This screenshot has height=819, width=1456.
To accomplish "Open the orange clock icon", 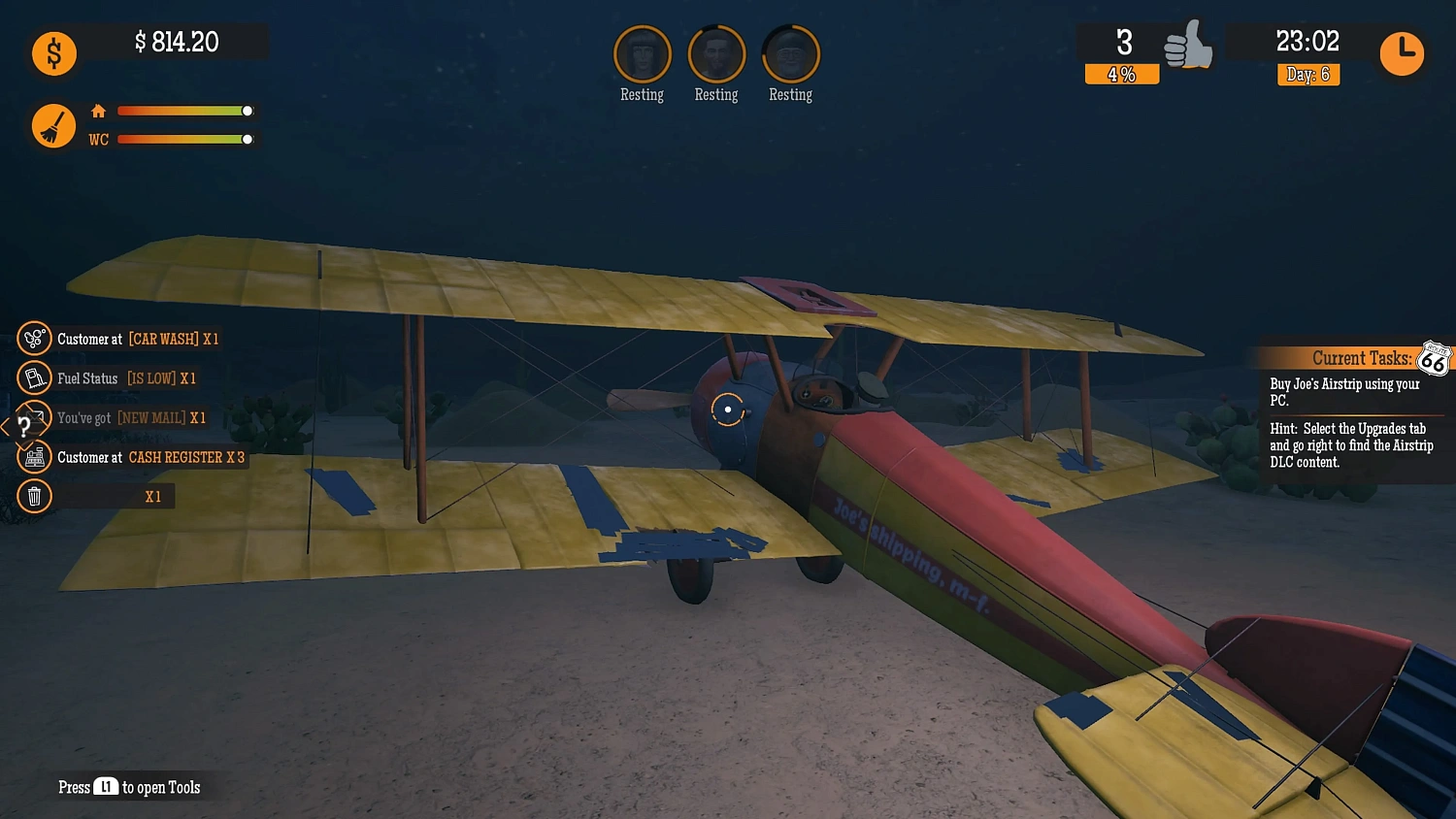I will 1402,53.
